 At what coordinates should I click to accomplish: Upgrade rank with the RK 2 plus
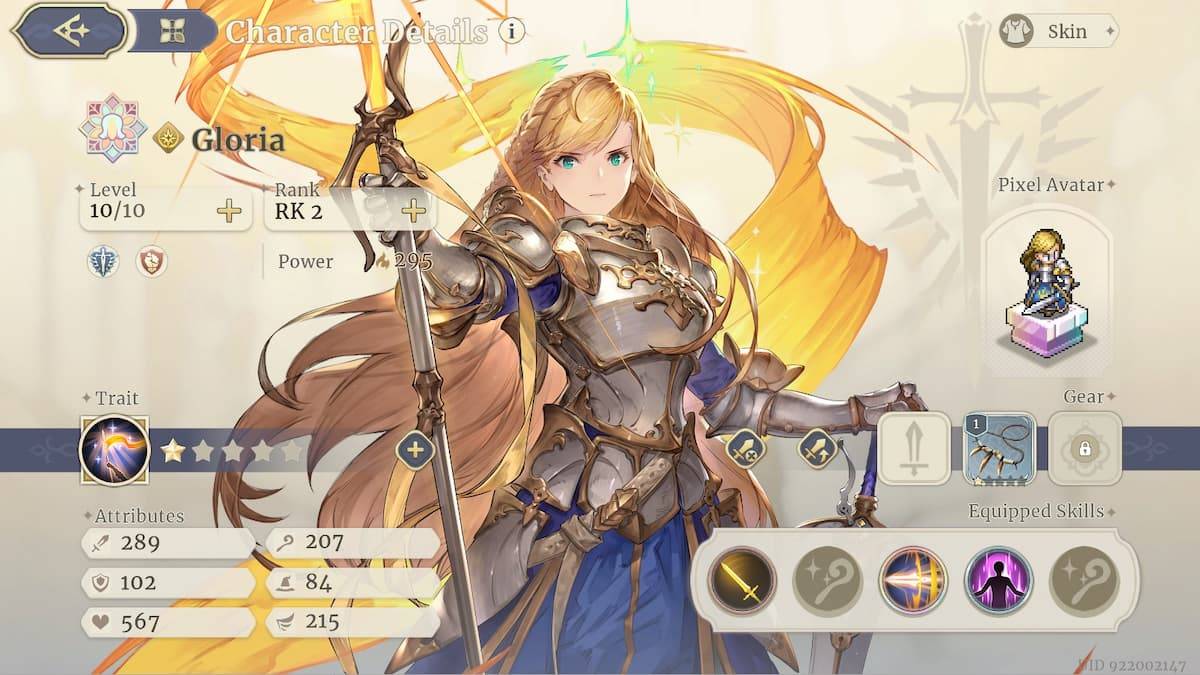click(x=413, y=211)
